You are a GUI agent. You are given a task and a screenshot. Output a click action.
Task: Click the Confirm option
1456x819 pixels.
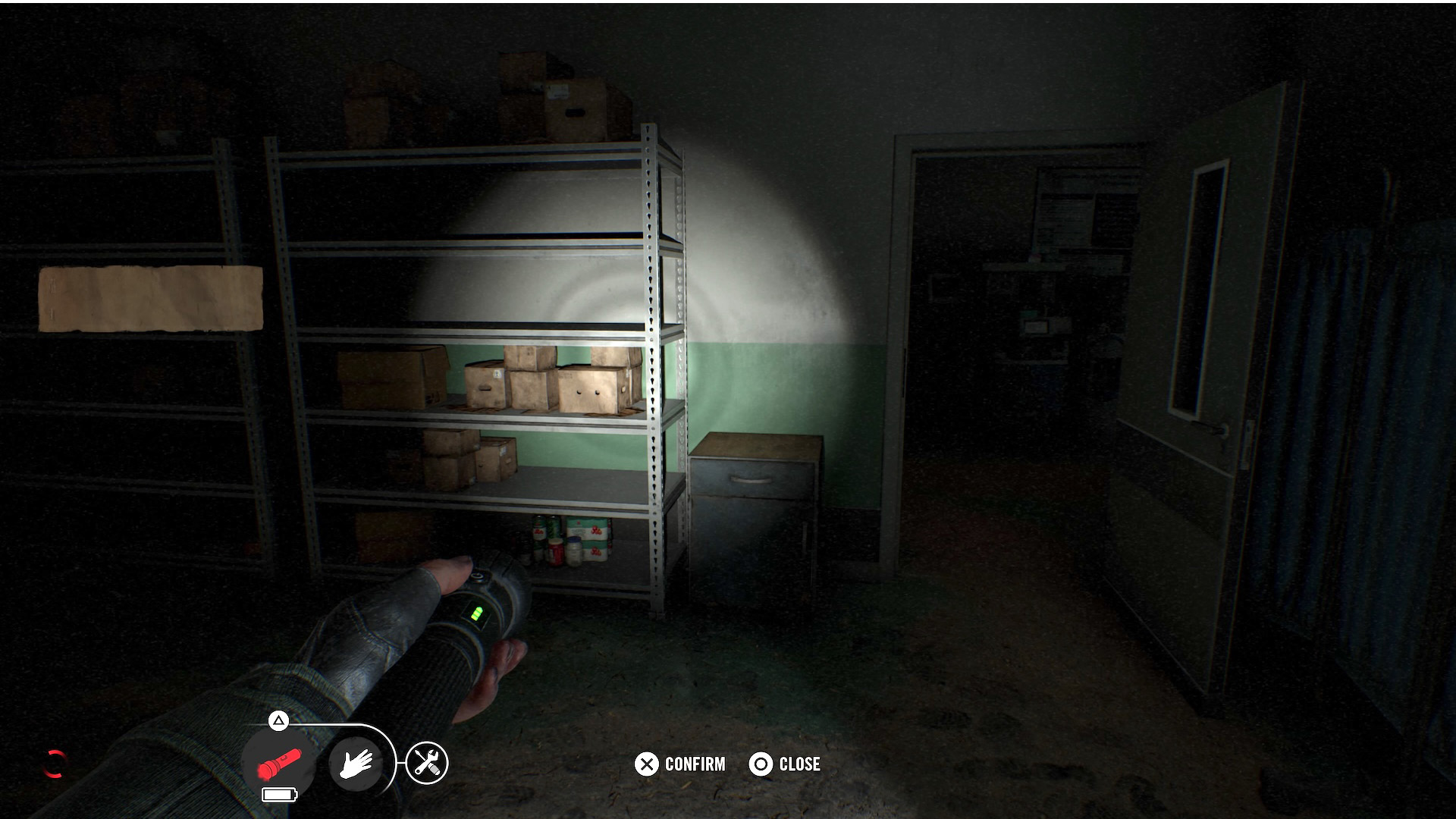tap(680, 764)
